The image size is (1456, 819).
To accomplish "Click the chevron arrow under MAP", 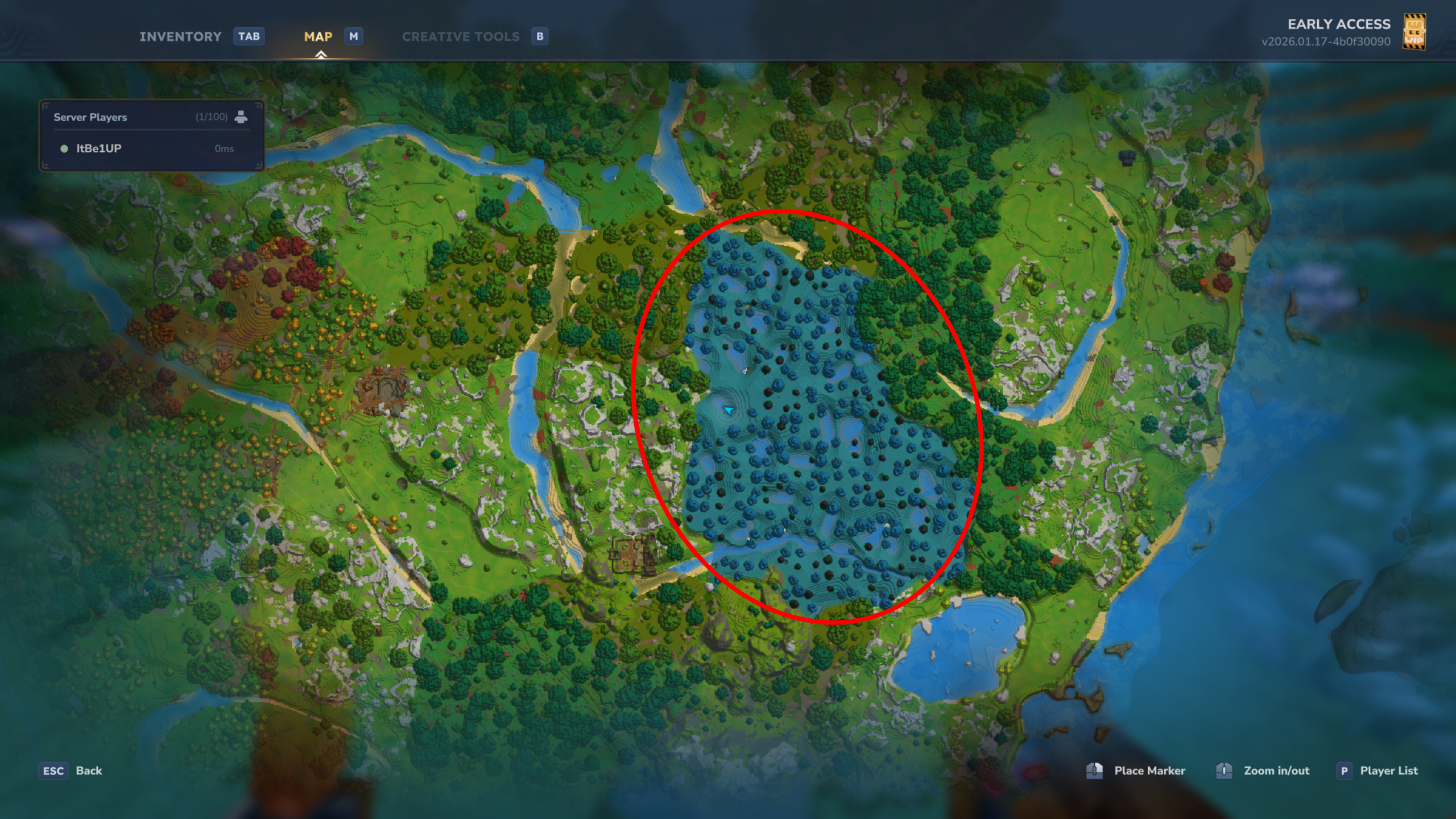I will pyautogui.click(x=322, y=55).
